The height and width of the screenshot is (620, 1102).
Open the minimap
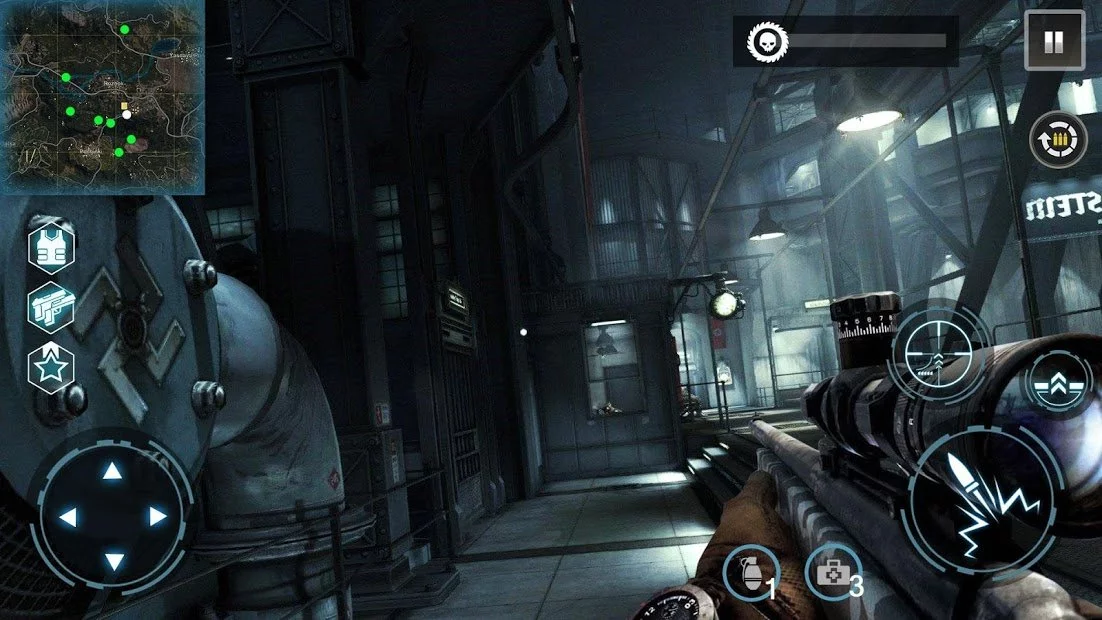(103, 97)
